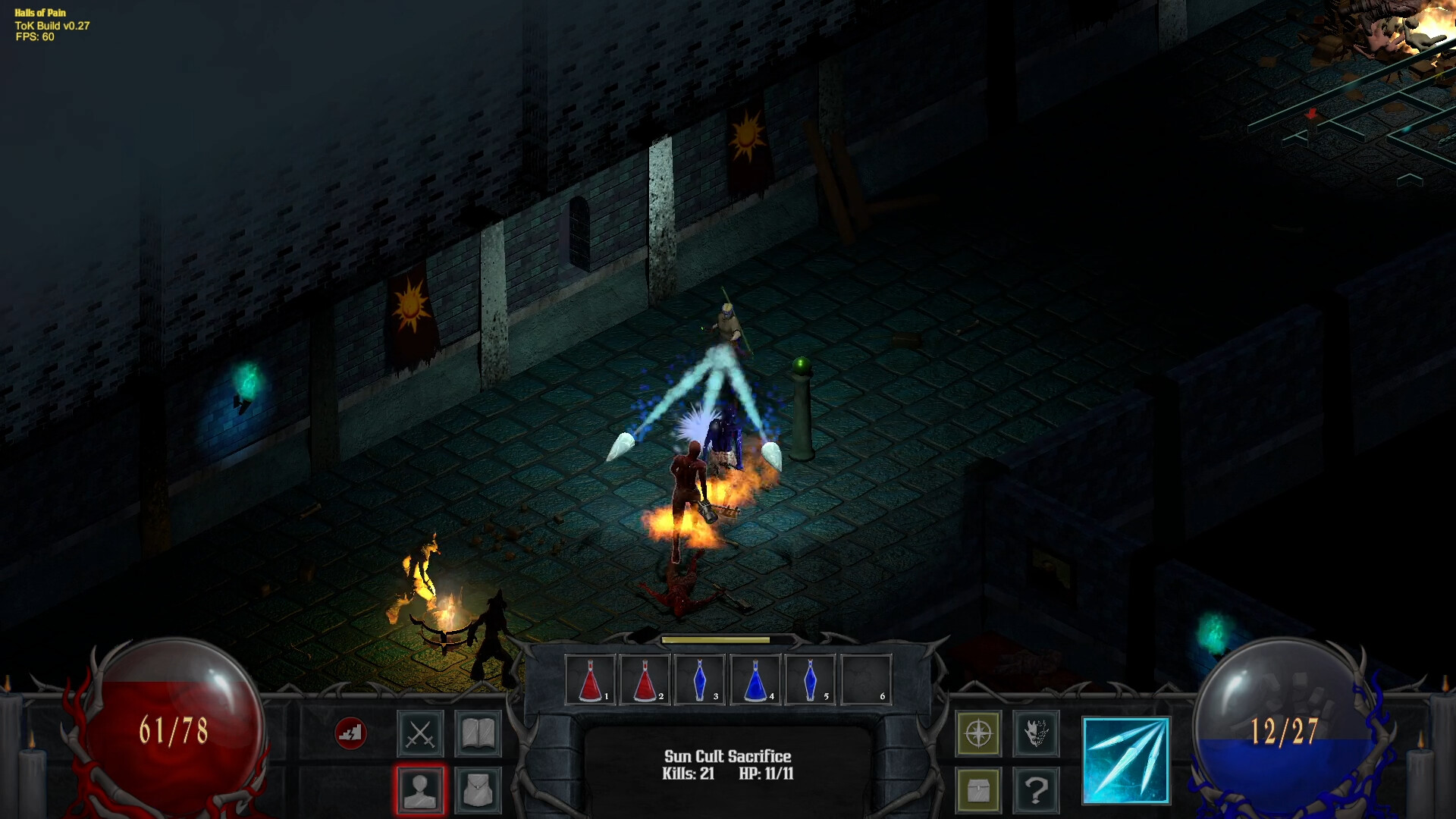This screenshot has width=1456, height=819.
Task: Open the armor equipment icon
Action: coord(478,791)
